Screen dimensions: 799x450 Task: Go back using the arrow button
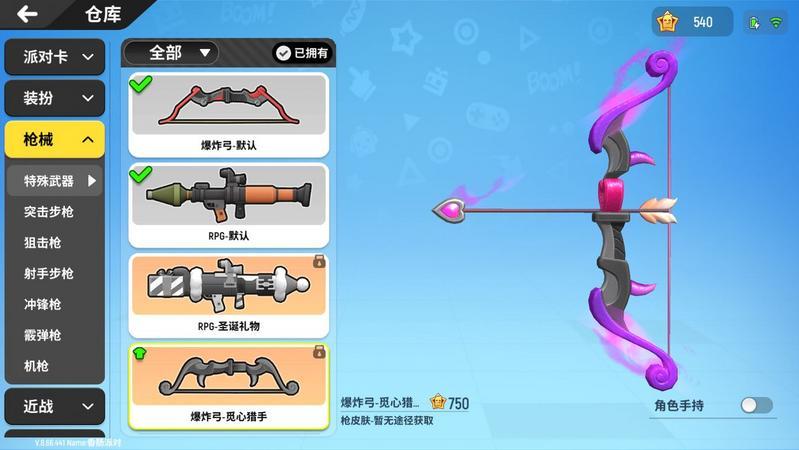click(x=27, y=14)
